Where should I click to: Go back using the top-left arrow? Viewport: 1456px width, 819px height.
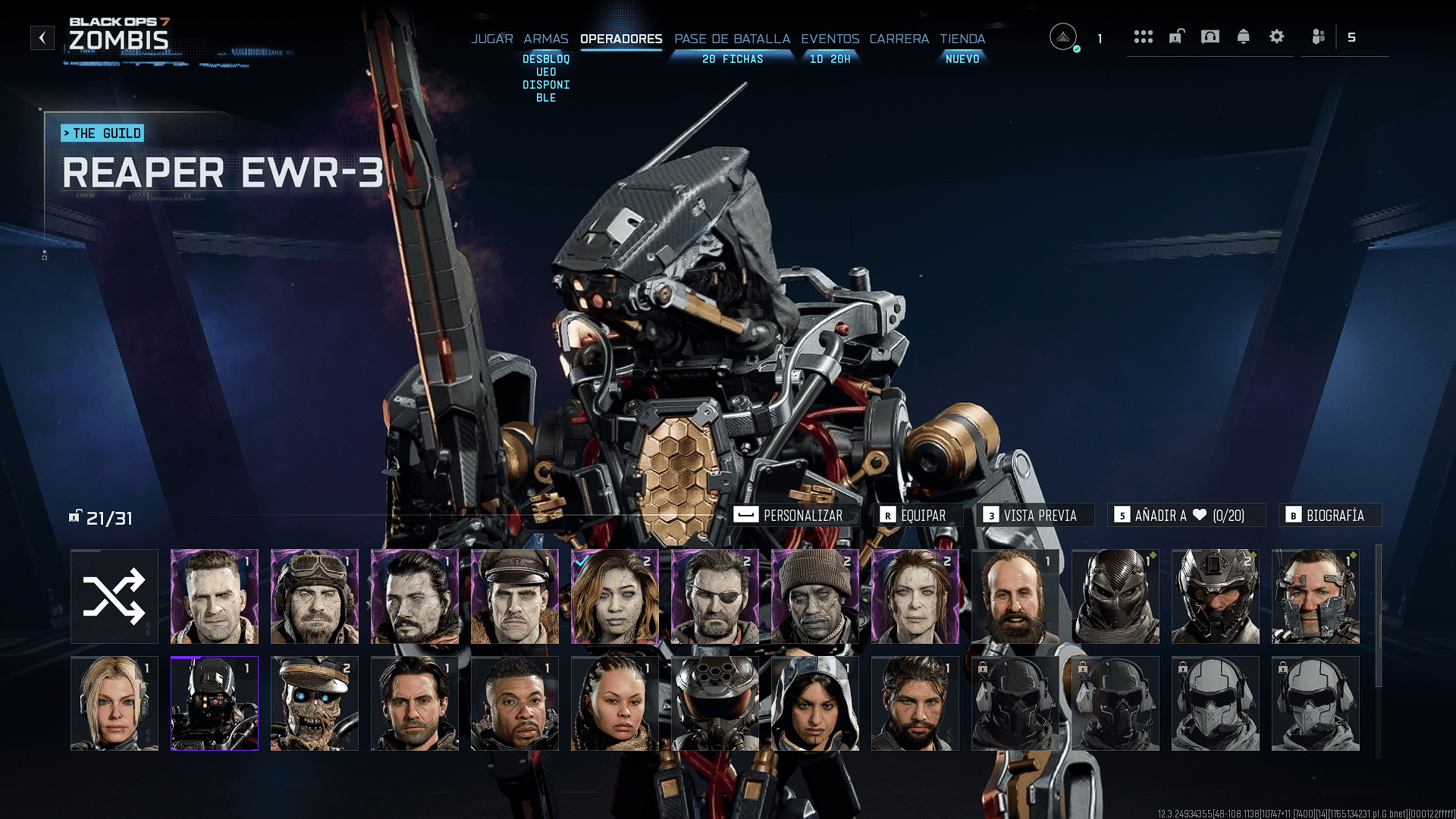click(42, 38)
